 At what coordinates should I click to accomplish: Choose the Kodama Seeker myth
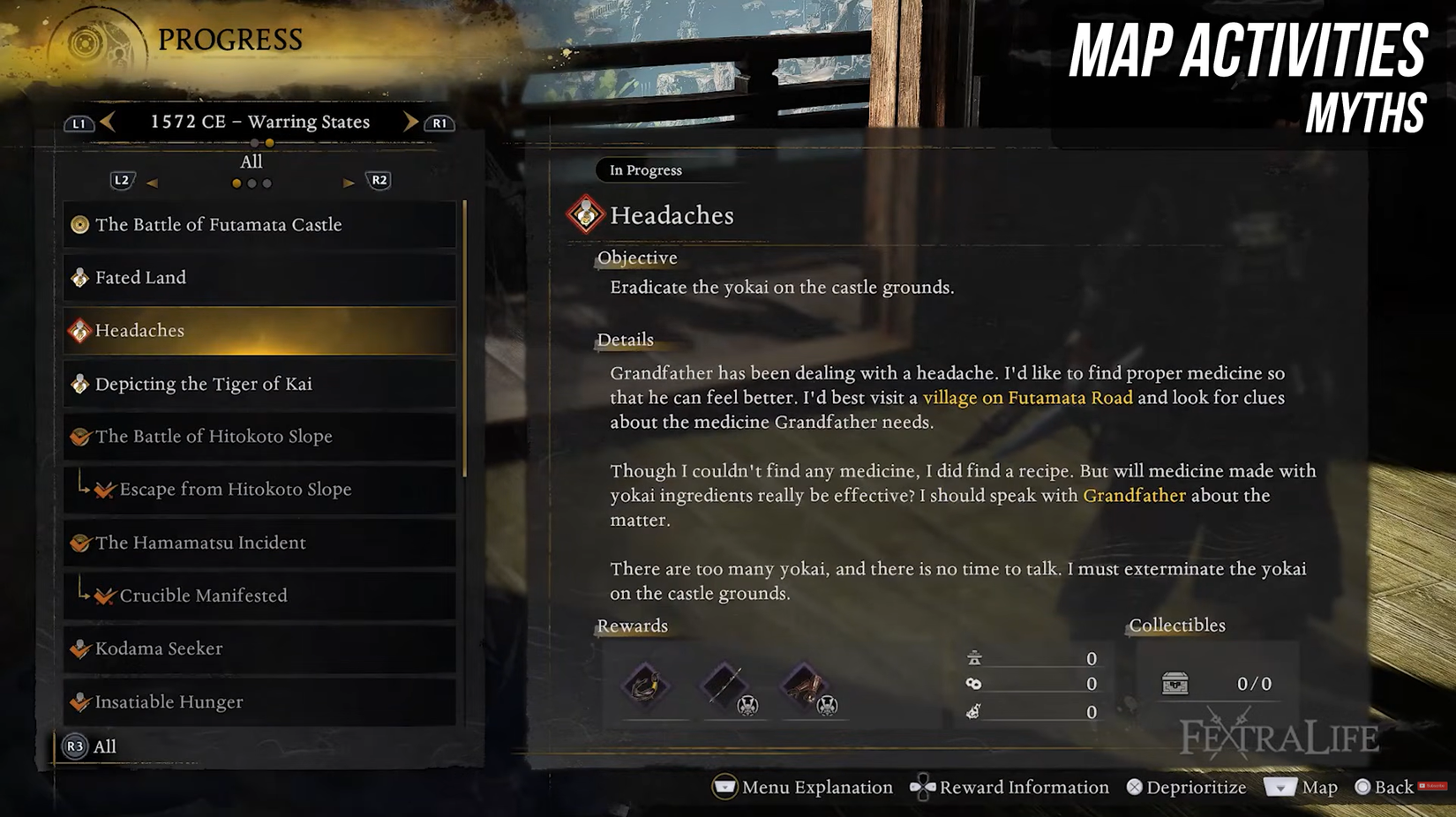pos(259,648)
